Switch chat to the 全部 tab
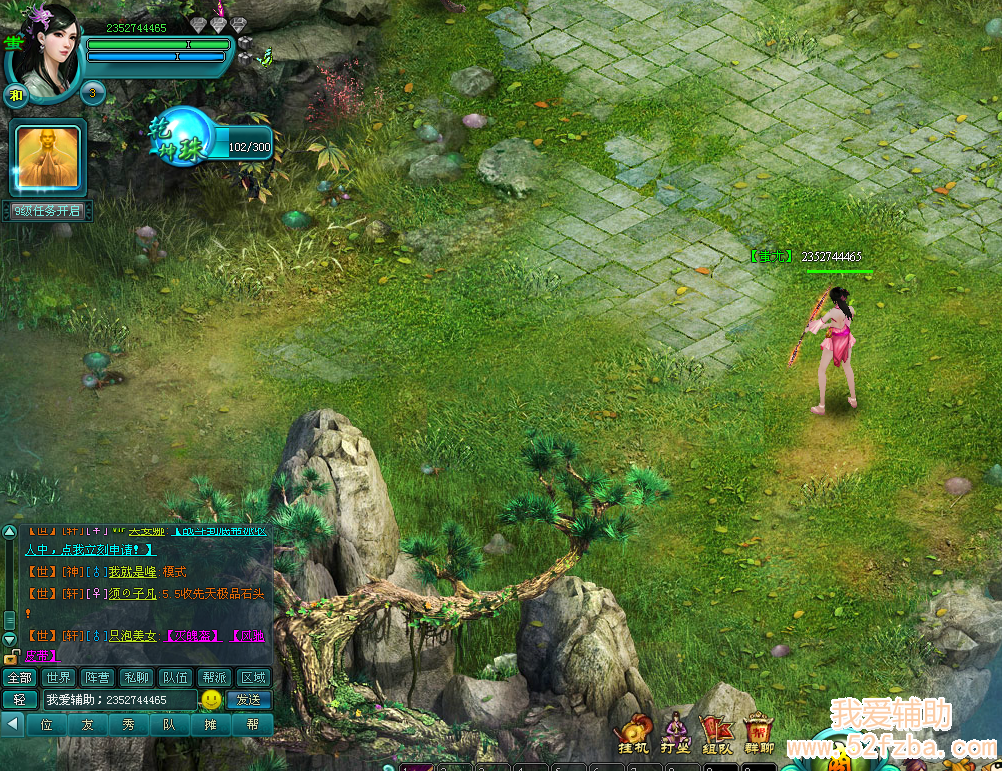The image size is (1002, 771). 19,677
